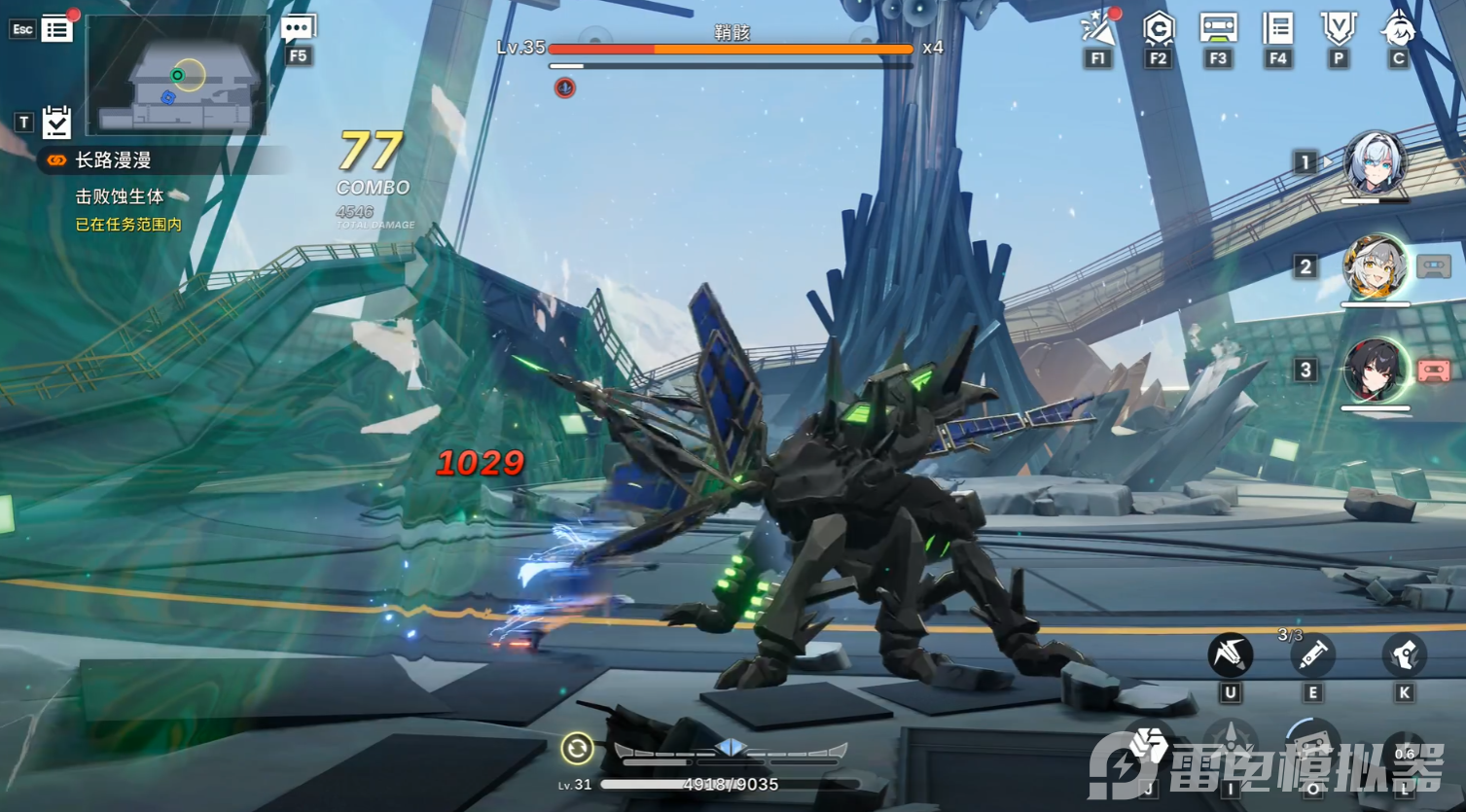Click the circular swap arrows icon

(x=577, y=748)
